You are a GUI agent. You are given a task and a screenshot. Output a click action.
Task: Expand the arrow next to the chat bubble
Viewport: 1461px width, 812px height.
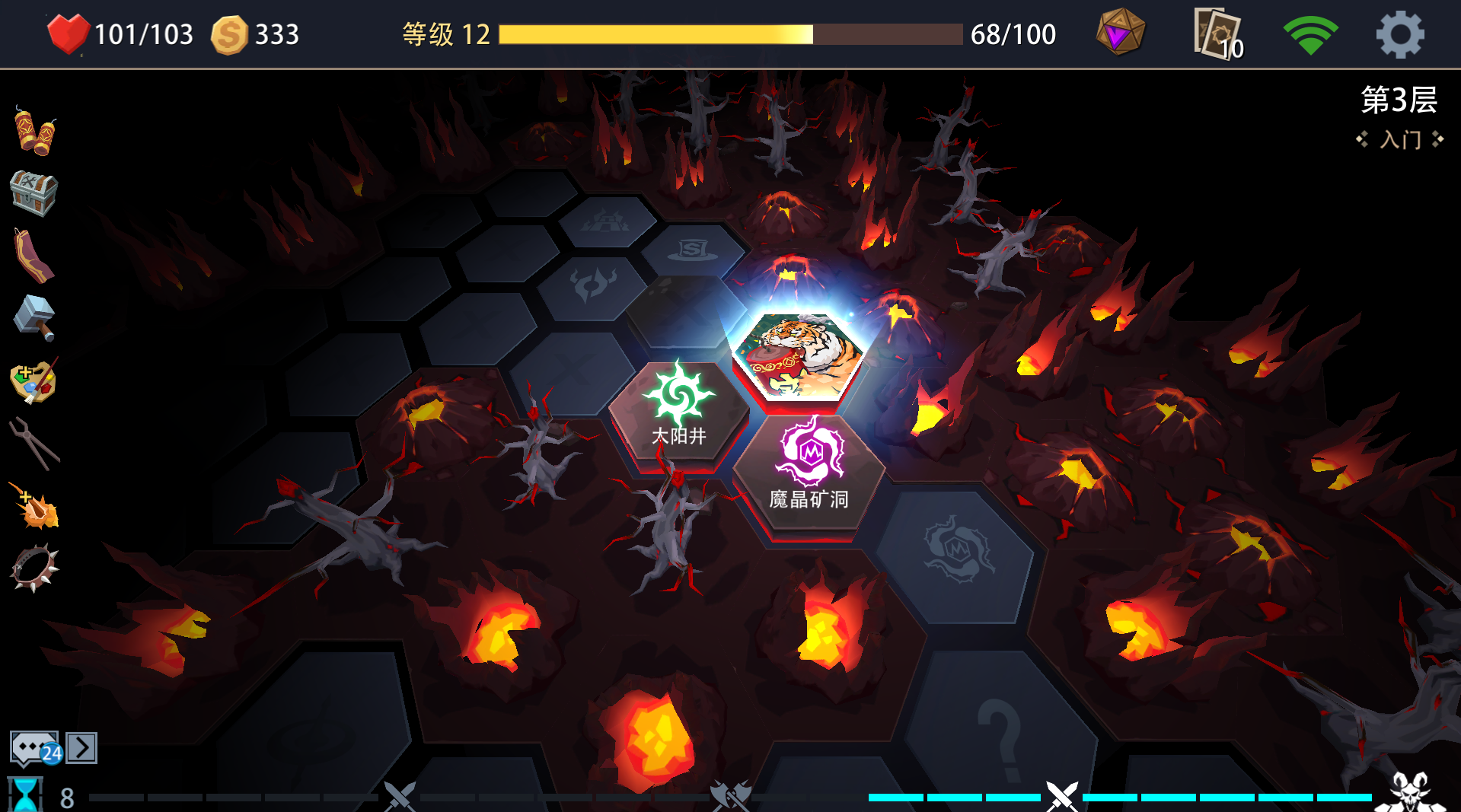(x=80, y=748)
